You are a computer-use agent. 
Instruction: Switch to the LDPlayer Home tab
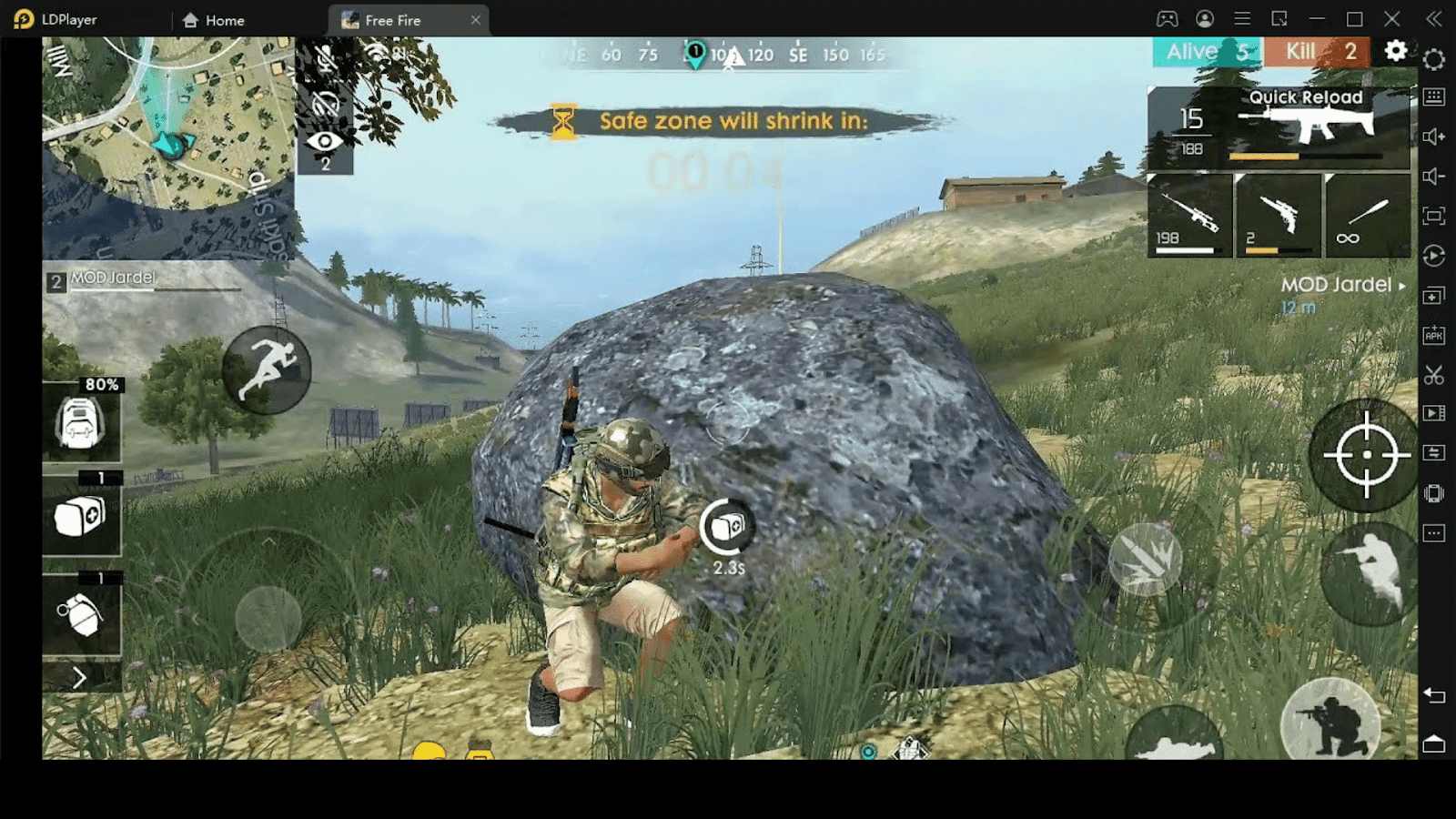[215, 20]
